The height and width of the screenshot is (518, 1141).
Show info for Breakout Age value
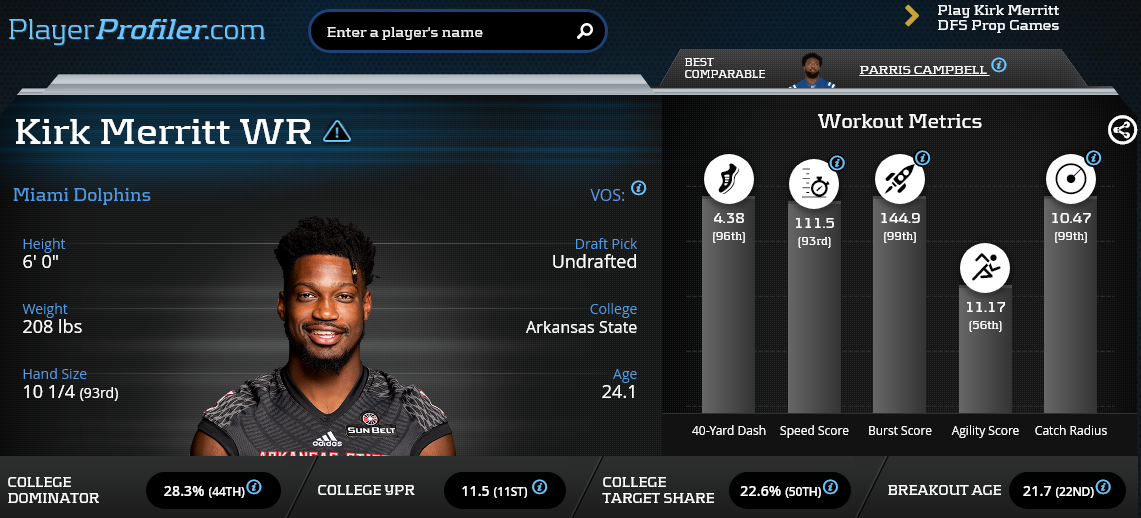1102,487
